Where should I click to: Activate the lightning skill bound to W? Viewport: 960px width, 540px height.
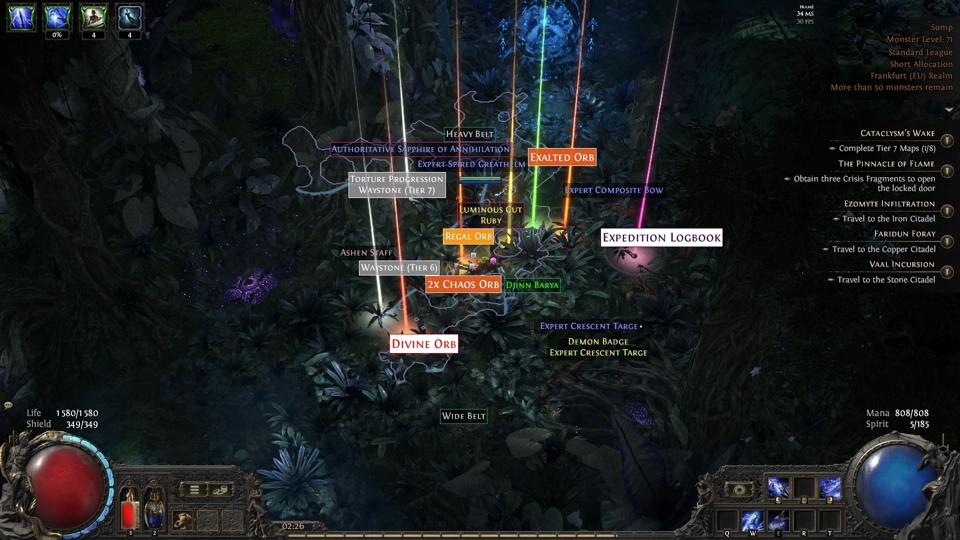752,520
